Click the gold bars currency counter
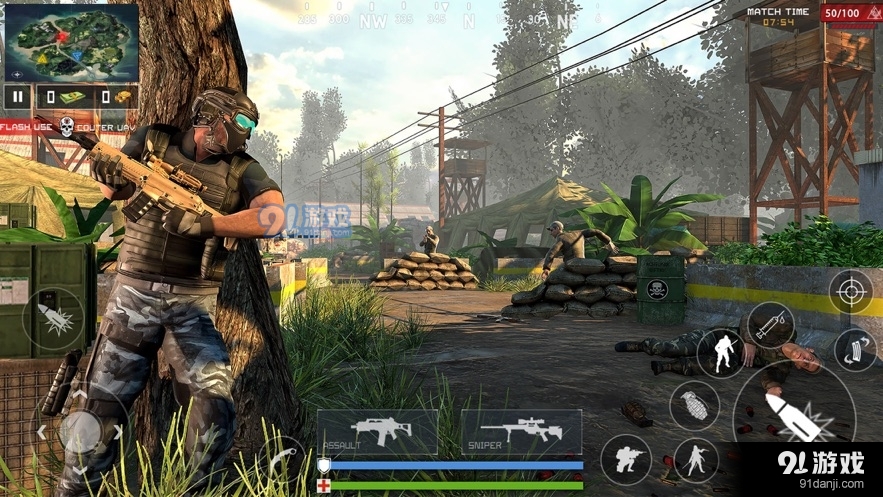Image resolution: width=883 pixels, height=497 pixels. tap(113, 96)
